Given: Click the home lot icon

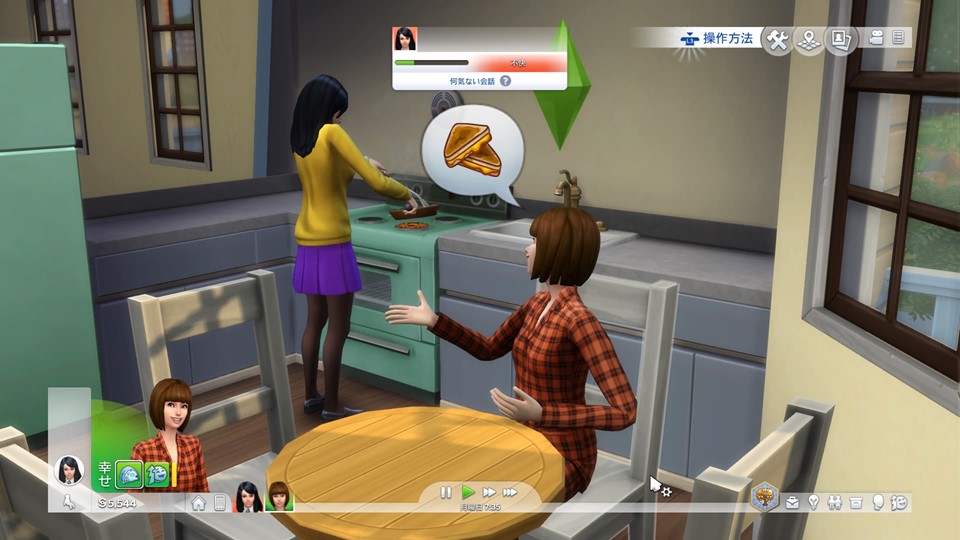Looking at the screenshot, I should pyautogui.click(x=199, y=503).
